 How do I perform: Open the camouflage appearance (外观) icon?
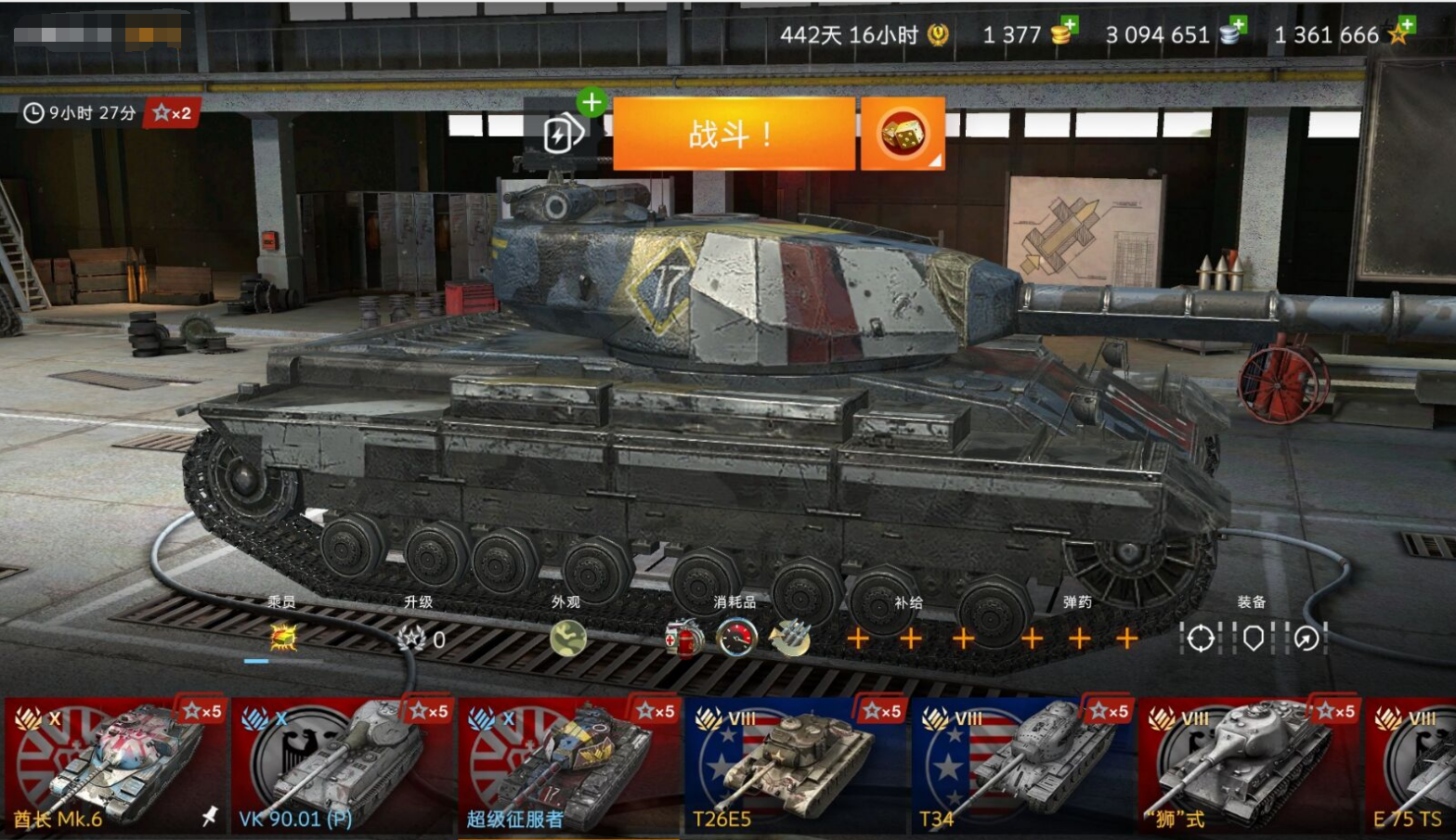click(x=569, y=639)
